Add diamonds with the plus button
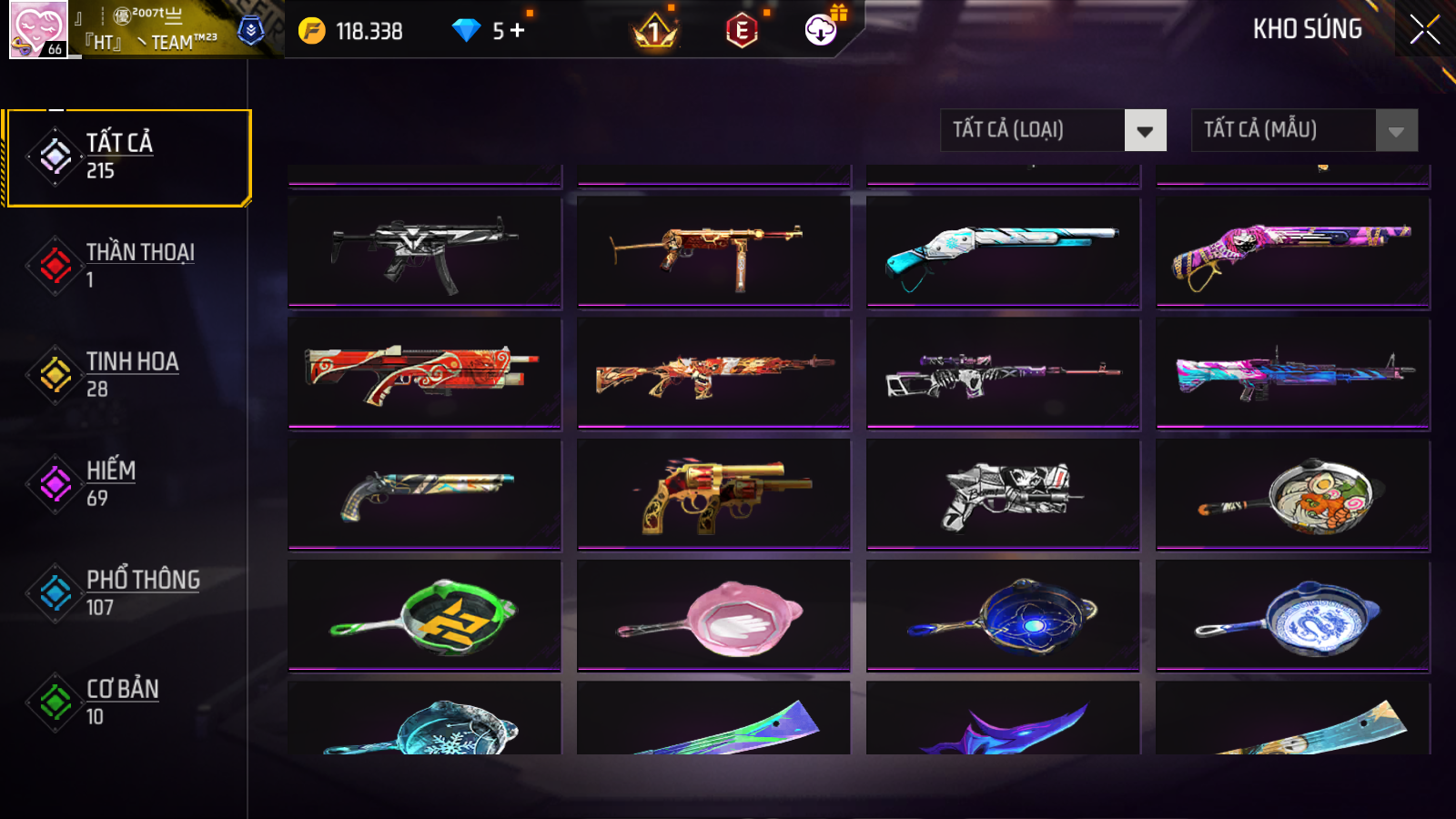 518,31
